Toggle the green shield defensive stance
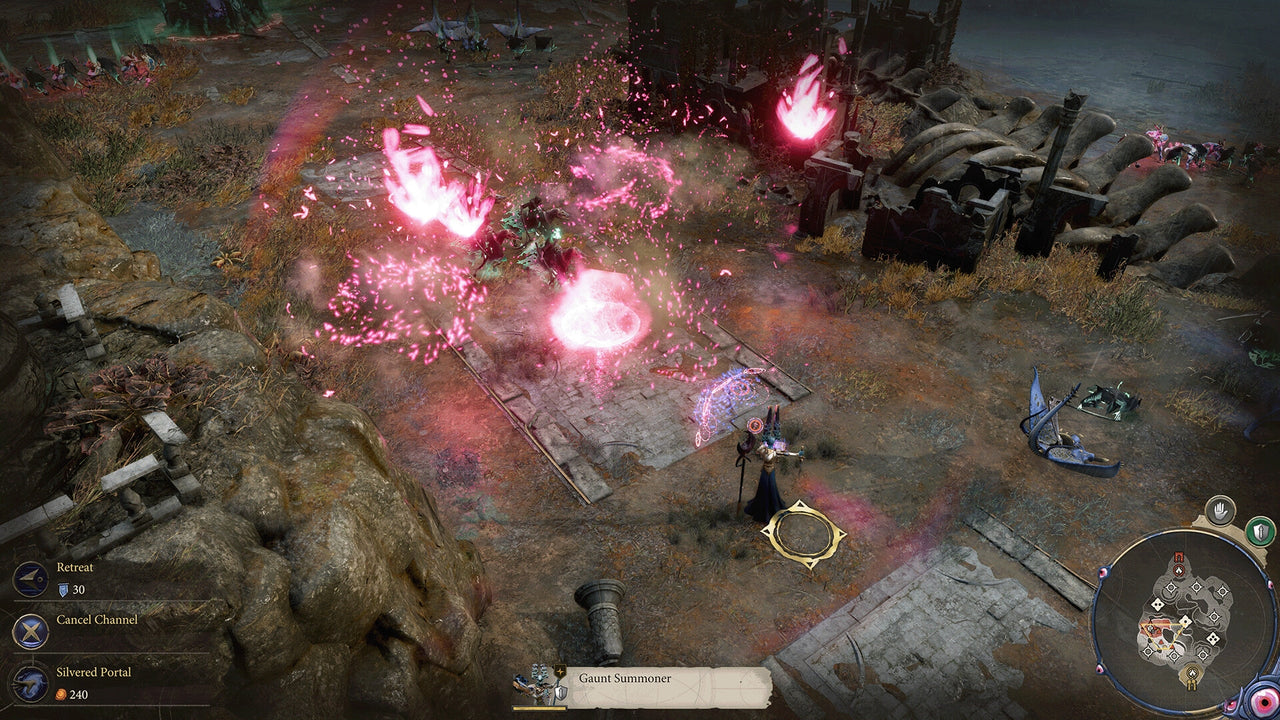Viewport: 1280px width, 720px height. [1259, 530]
